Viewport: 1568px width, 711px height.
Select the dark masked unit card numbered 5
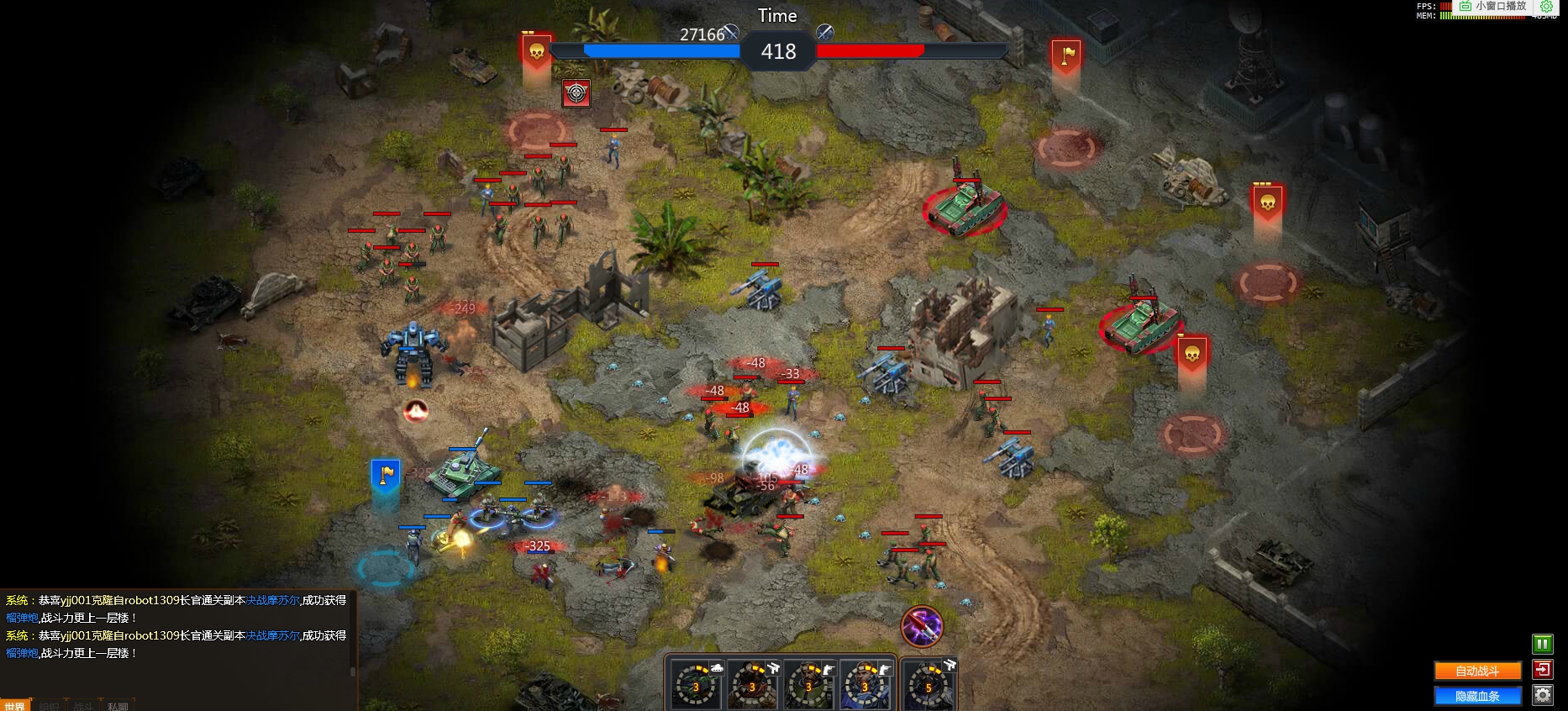pos(929,684)
